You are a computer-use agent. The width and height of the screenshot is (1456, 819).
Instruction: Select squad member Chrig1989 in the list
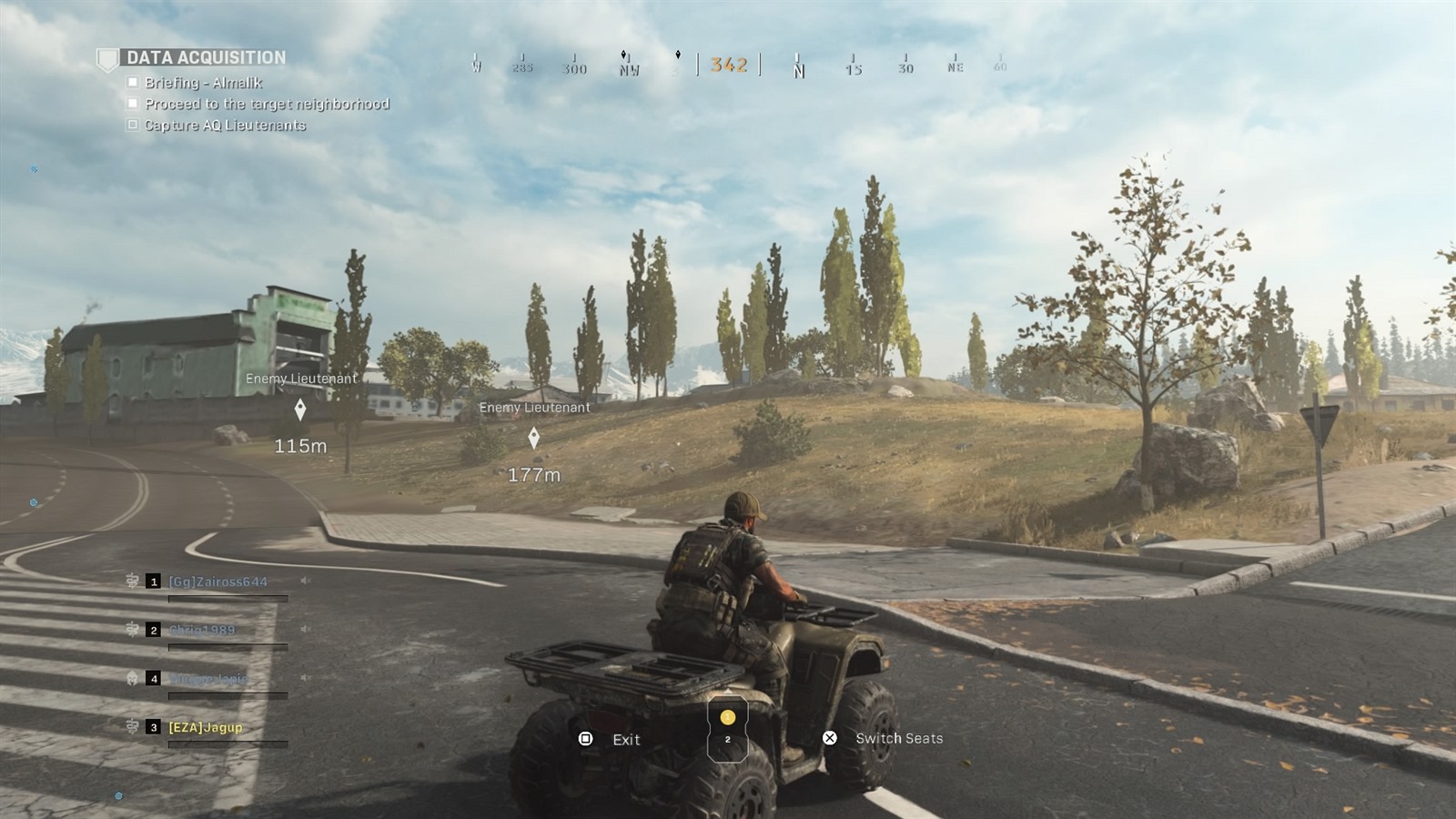[x=202, y=630]
